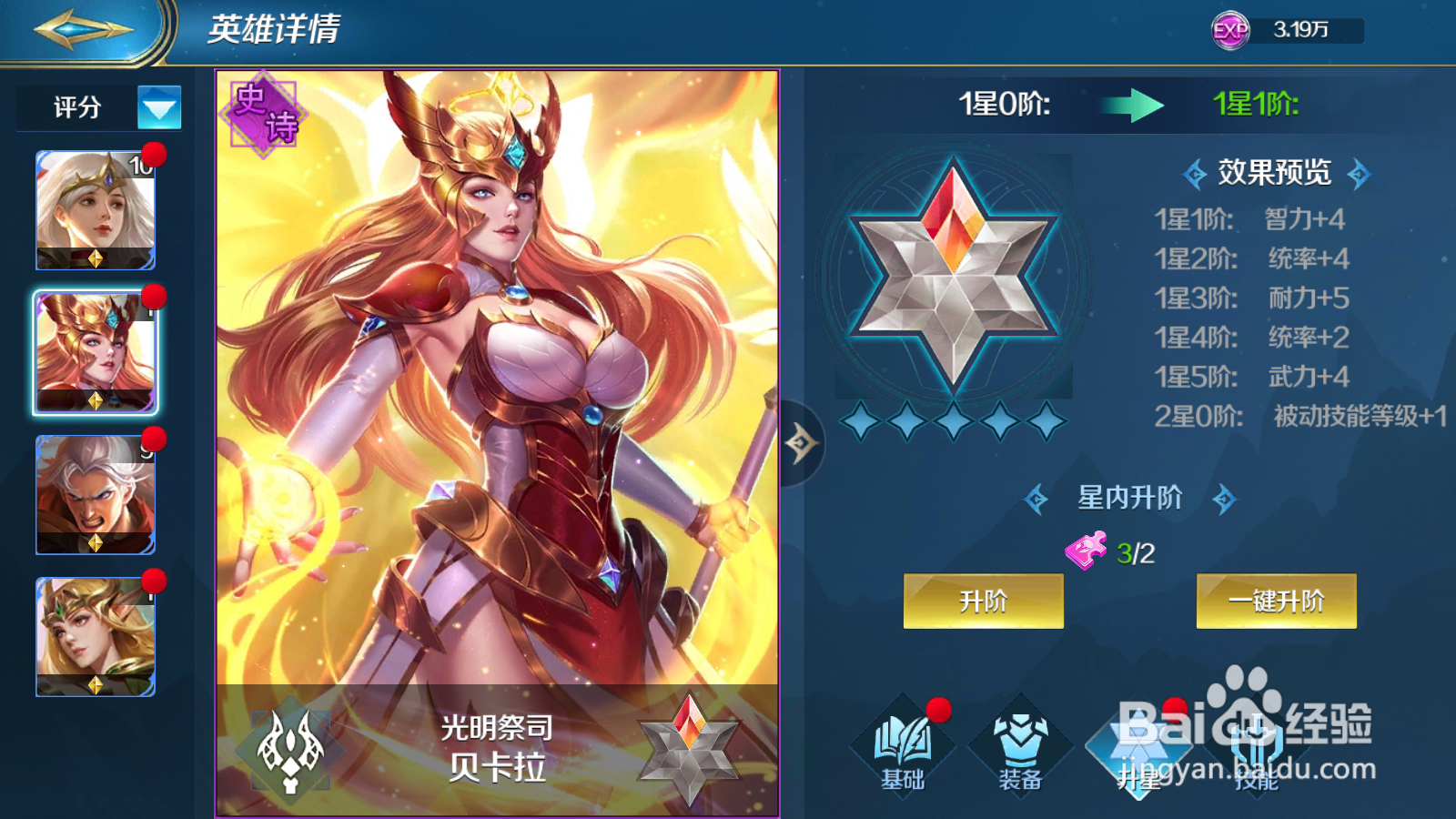Collapse the right panel with the side arrow

coord(802,443)
